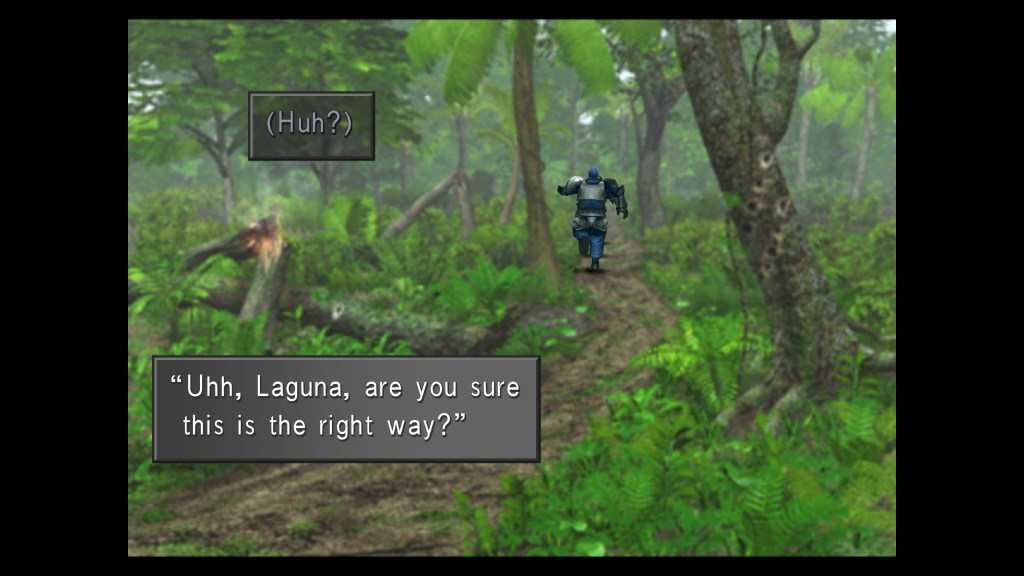Click the "(Huh?)" thought box
1024x576 pixels.
[311, 126]
